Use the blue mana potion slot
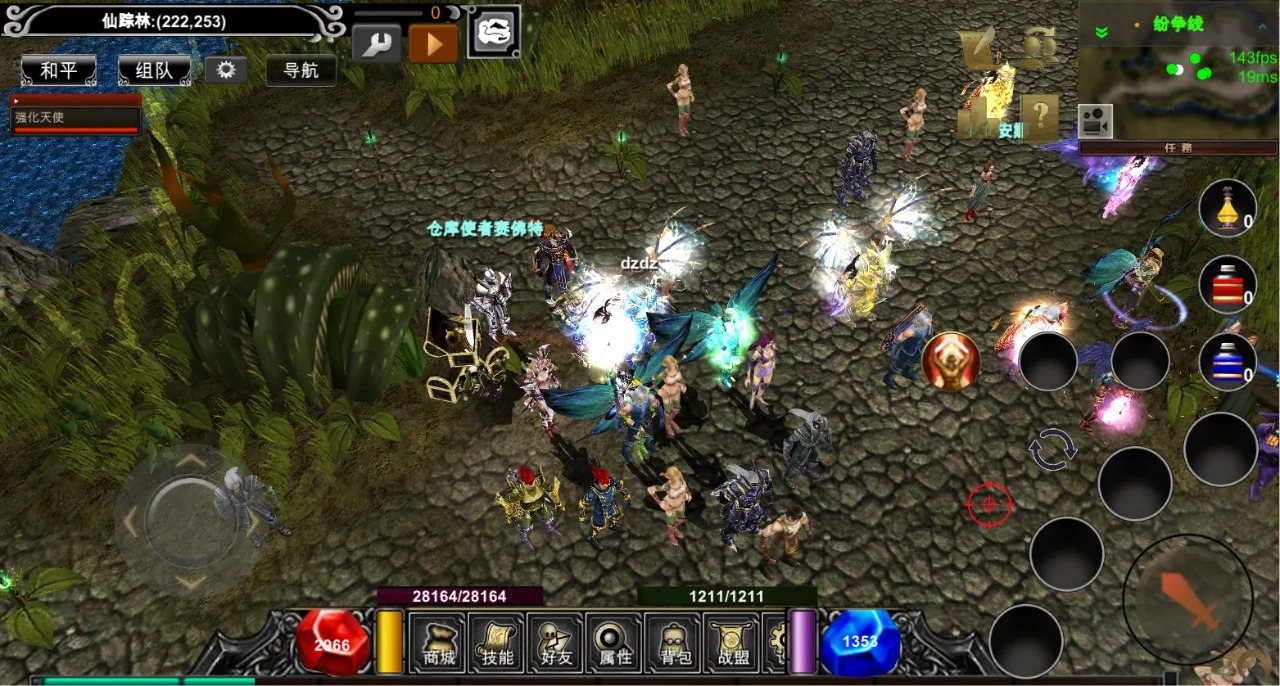The width and height of the screenshot is (1280, 686). coord(1228,361)
